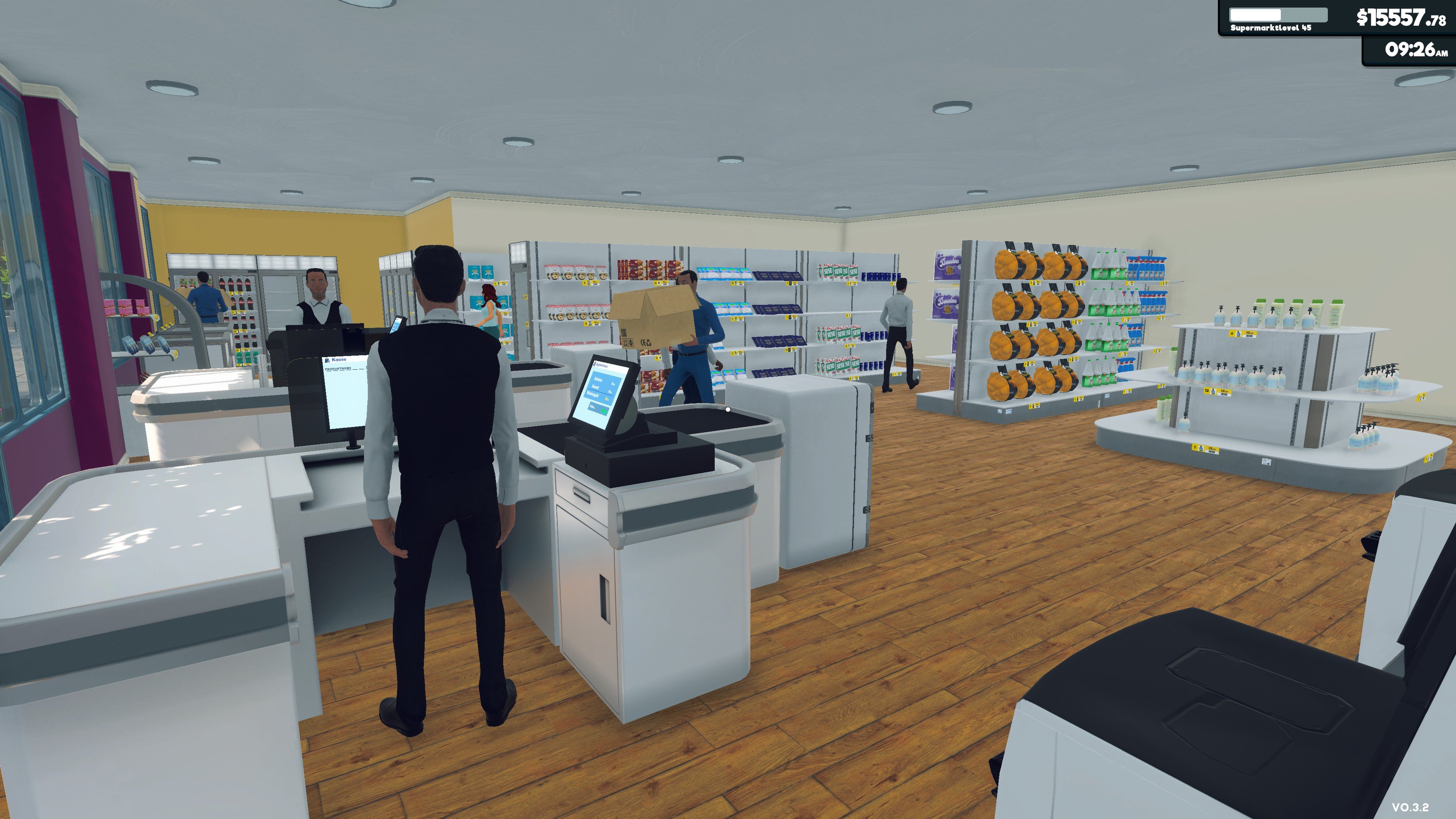The image size is (1456, 819).
Task: Click the Erhalten amount field on the register
Action: [613, 384]
